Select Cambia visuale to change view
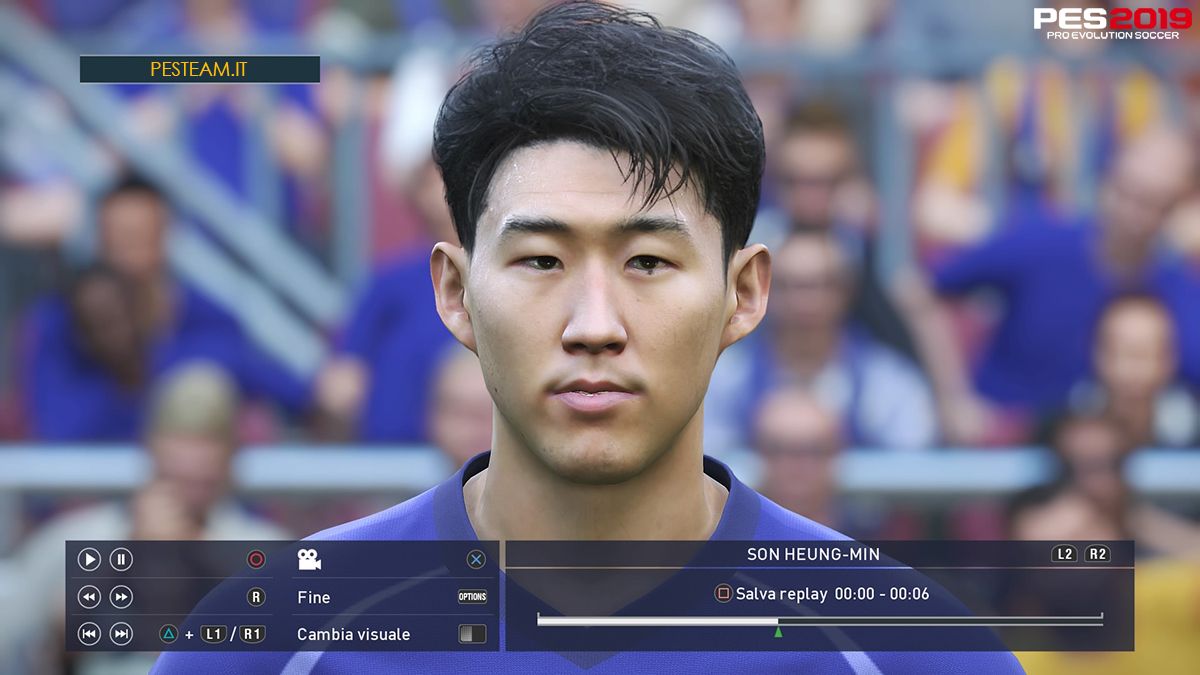Image resolution: width=1200 pixels, height=675 pixels. [353, 634]
